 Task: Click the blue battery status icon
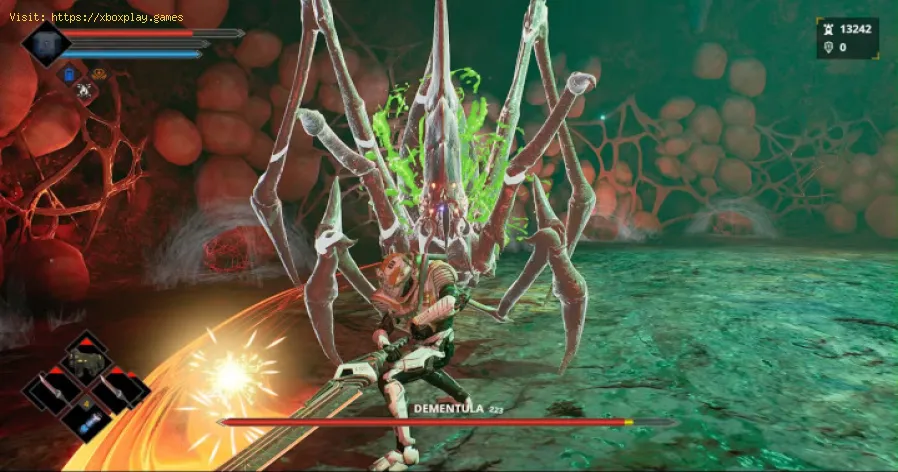pyautogui.click(x=69, y=74)
